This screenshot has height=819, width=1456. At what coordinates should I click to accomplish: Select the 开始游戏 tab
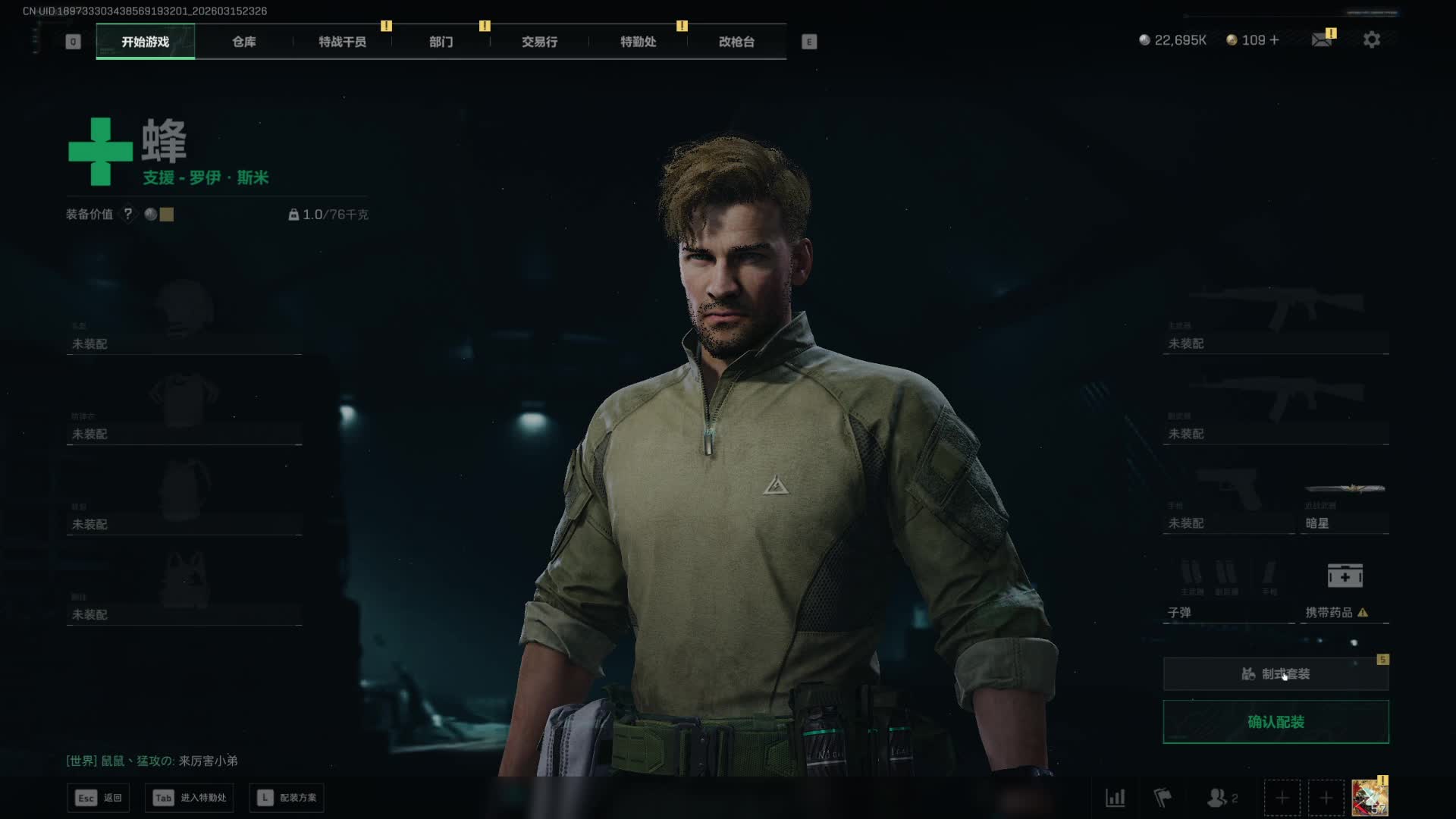tap(145, 42)
